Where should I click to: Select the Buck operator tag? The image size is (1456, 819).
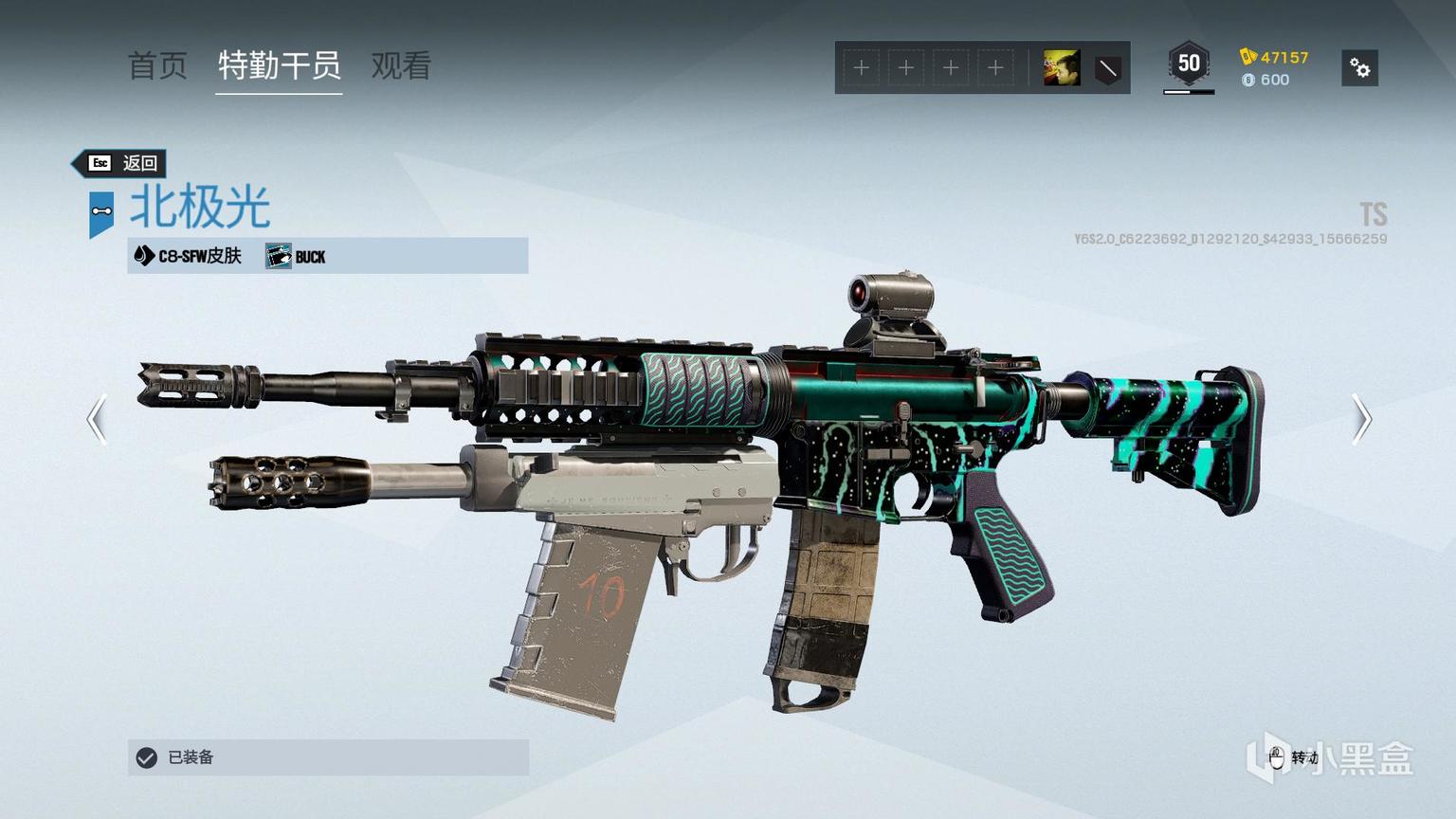tap(297, 256)
